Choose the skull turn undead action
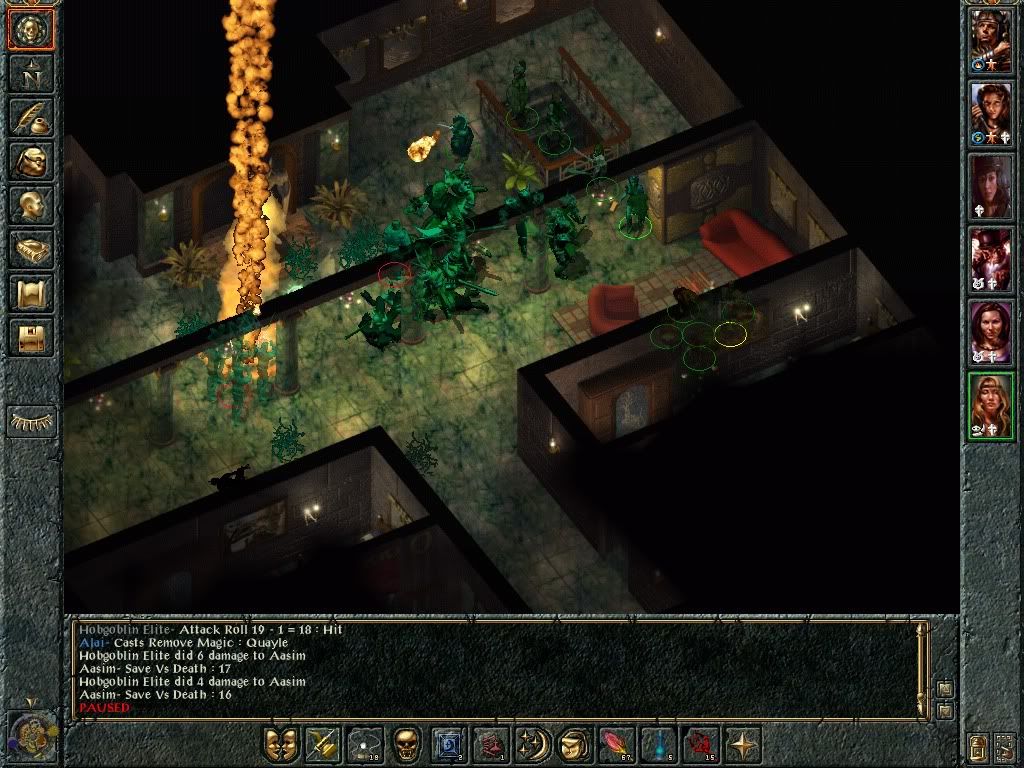This screenshot has width=1024, height=768. pos(406,745)
